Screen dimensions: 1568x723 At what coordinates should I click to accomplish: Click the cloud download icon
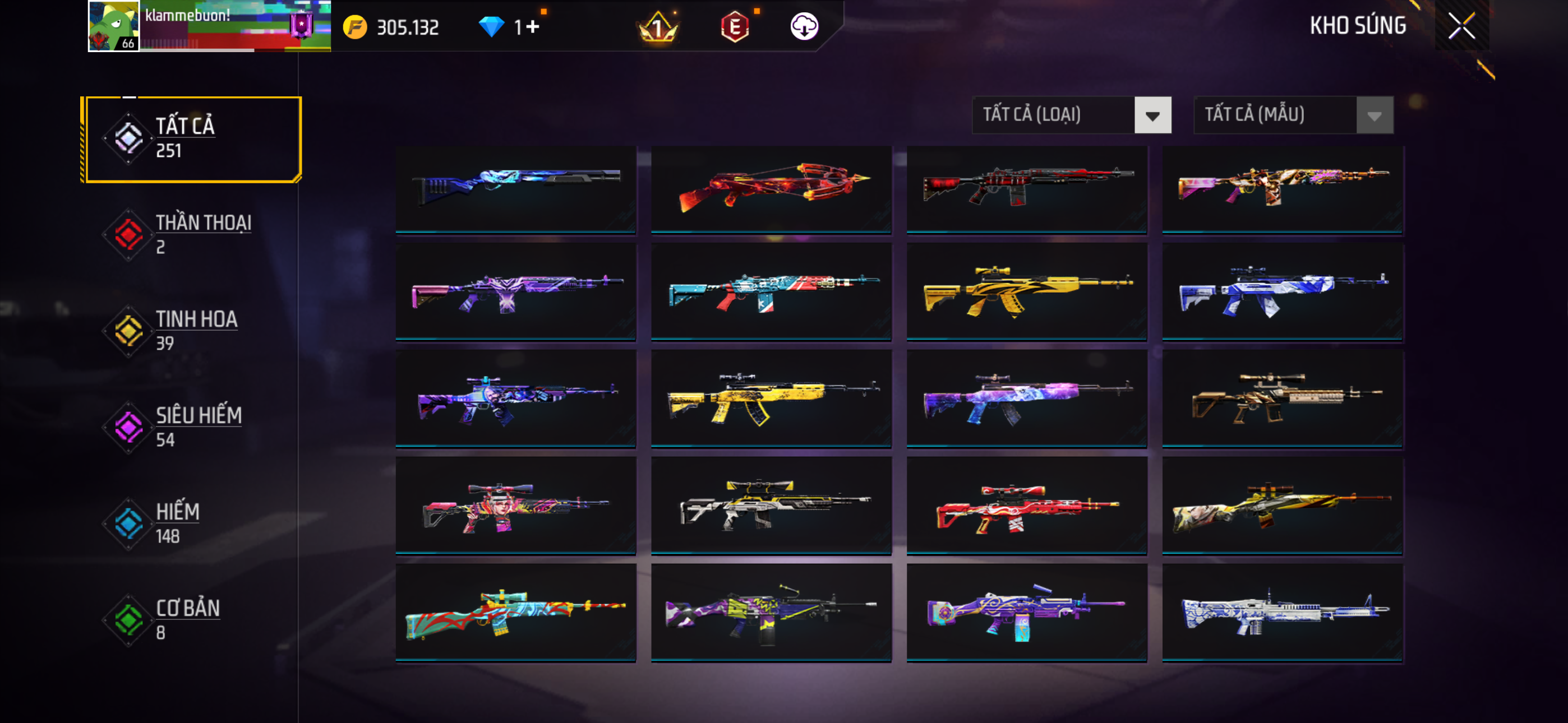coord(804,27)
